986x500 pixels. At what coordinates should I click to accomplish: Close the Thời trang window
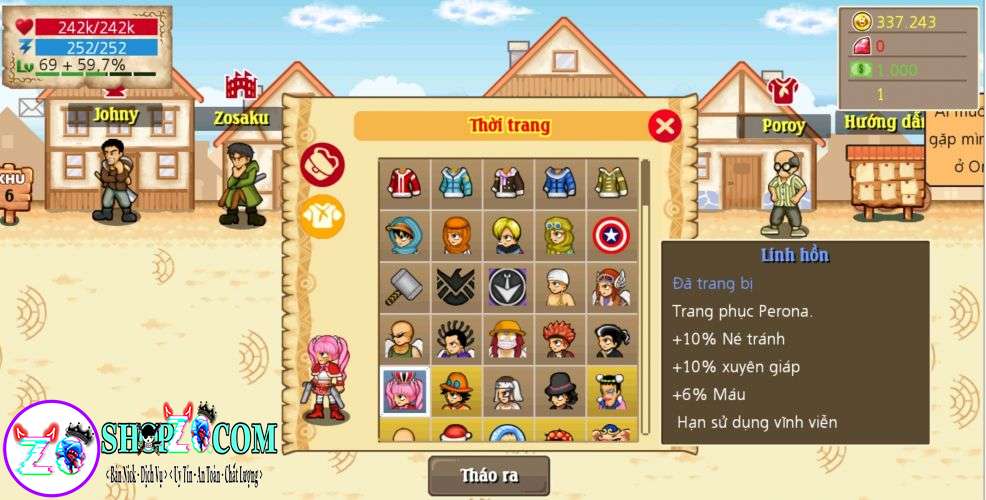664,126
